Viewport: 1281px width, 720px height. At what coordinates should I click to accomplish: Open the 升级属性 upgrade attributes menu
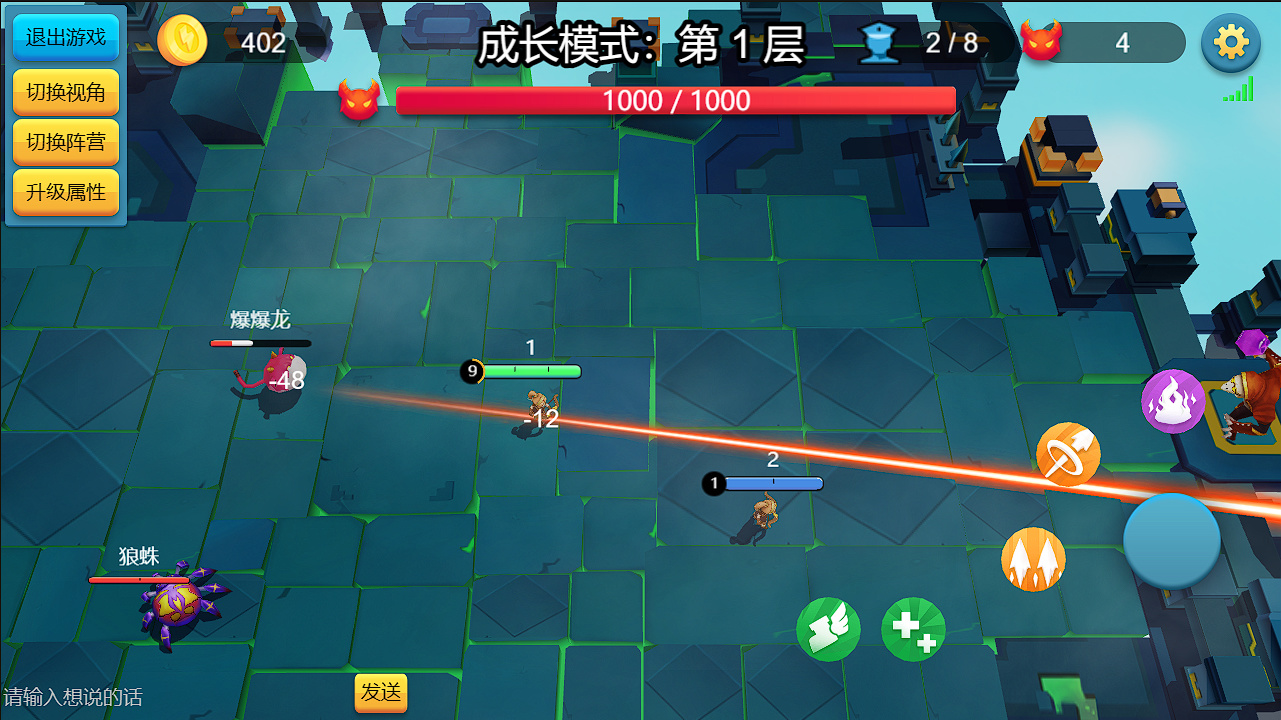pyautogui.click(x=66, y=192)
